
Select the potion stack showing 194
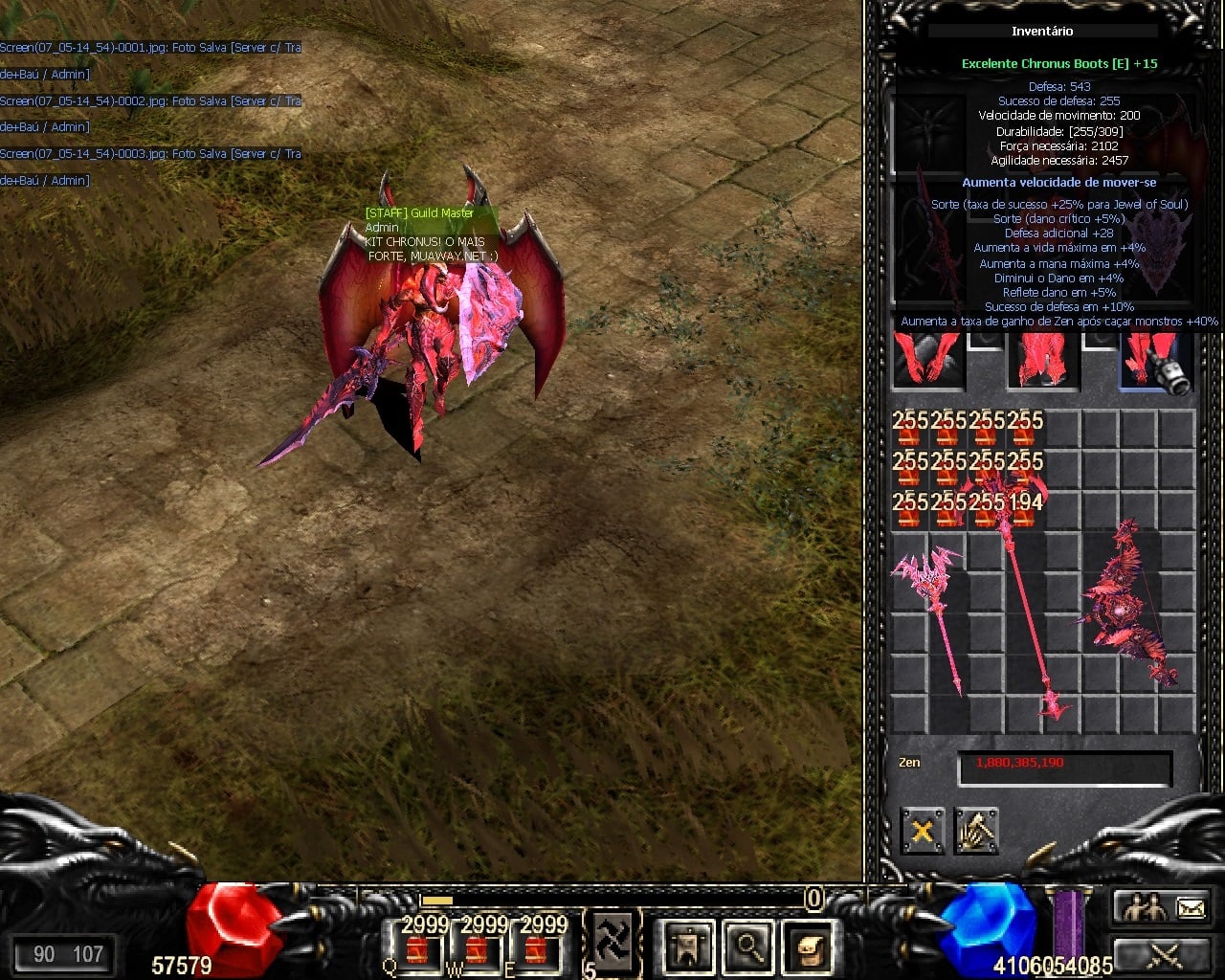1025,508
